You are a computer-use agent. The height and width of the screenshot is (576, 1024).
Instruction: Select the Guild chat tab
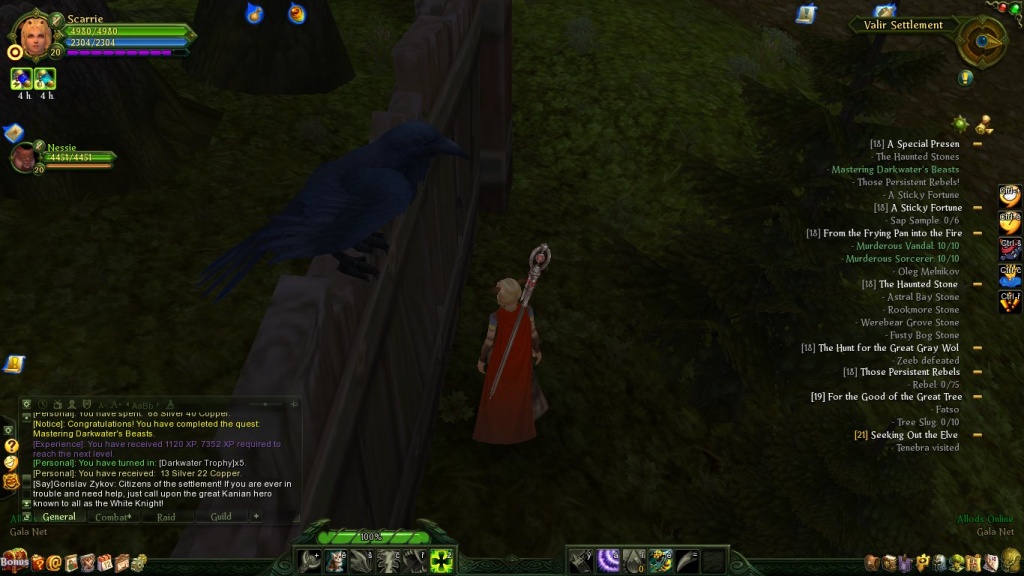tap(220, 516)
